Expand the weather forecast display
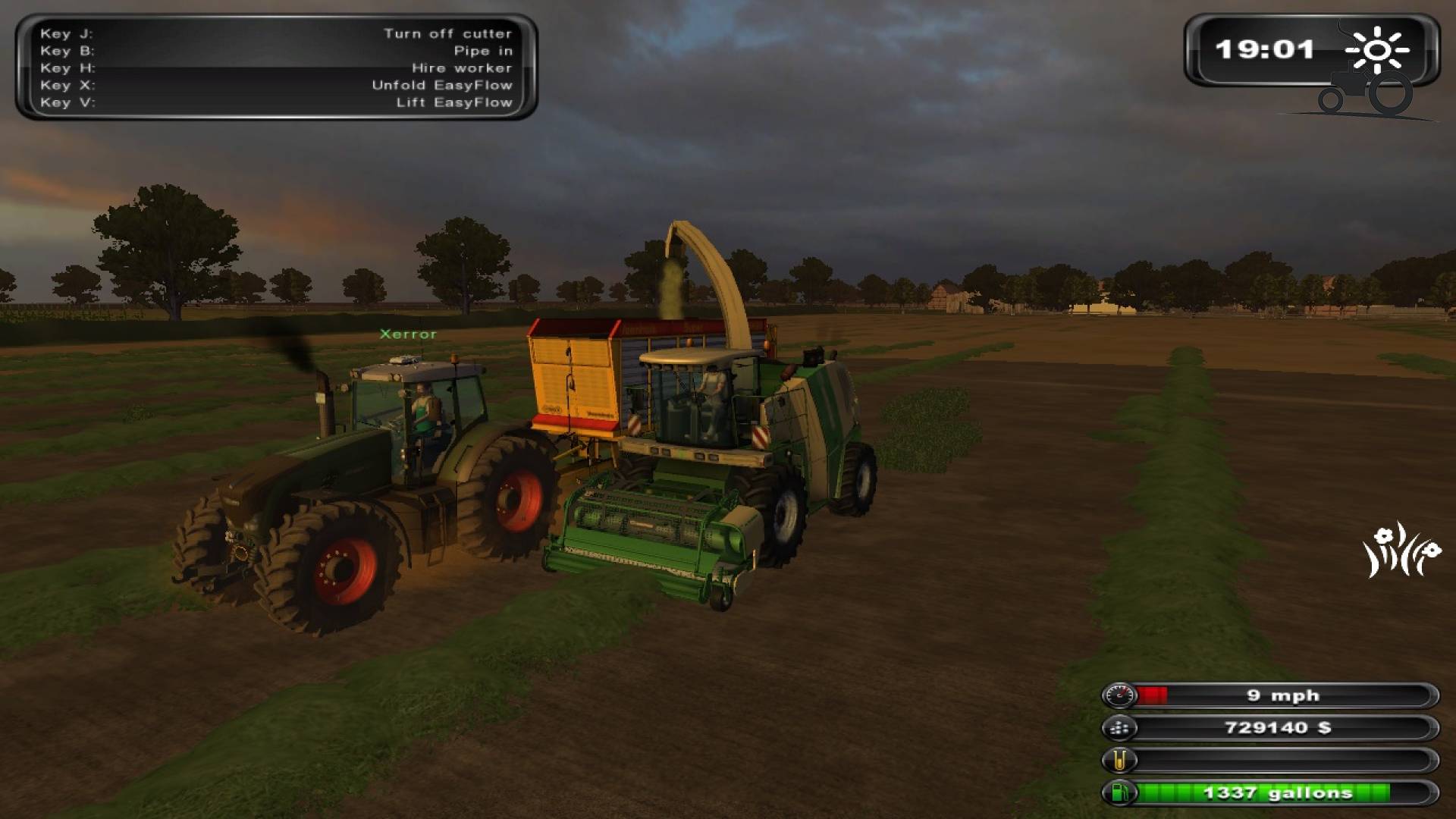This screenshot has width=1456, height=819. click(x=1377, y=49)
